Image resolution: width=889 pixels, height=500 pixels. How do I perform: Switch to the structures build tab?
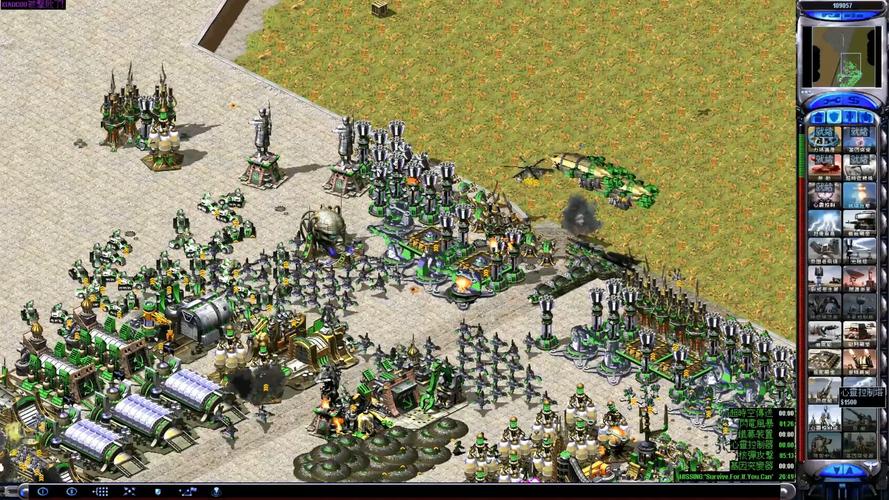[x=816, y=117]
